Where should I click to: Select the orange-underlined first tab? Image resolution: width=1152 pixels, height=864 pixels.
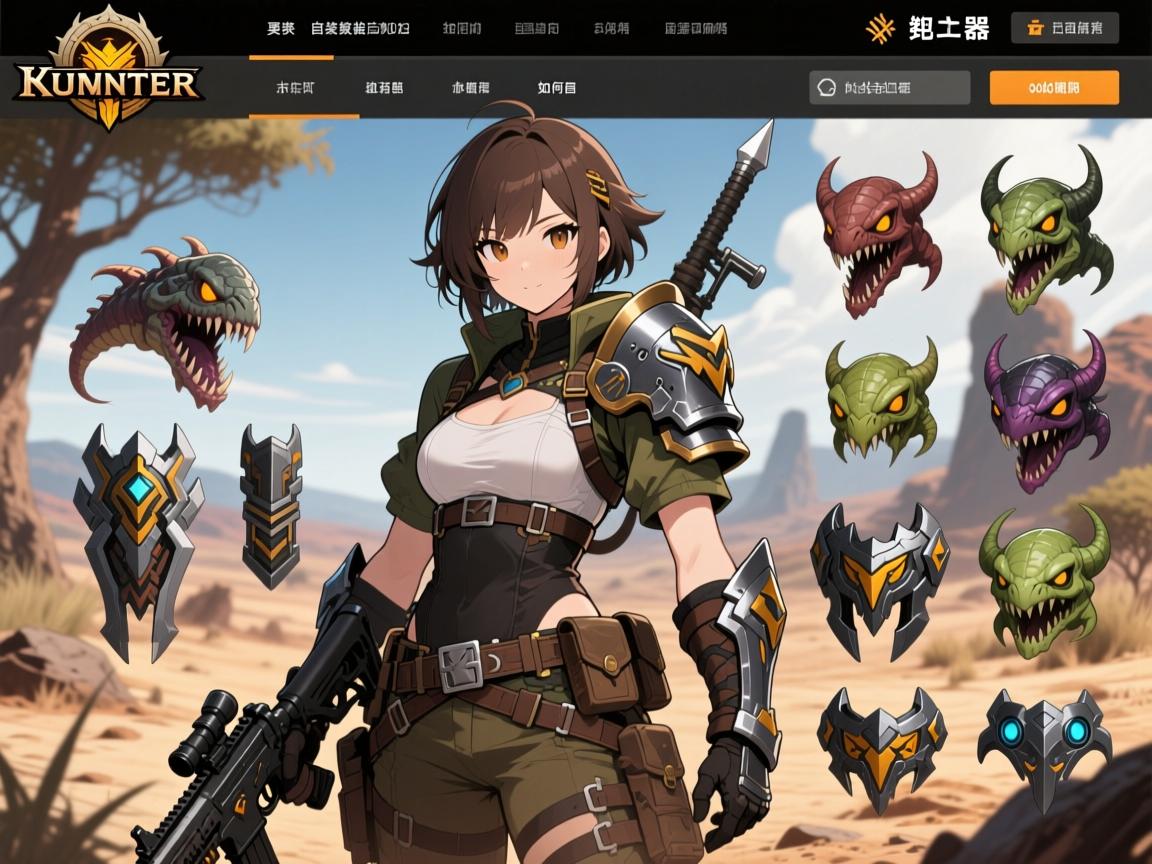[x=295, y=88]
